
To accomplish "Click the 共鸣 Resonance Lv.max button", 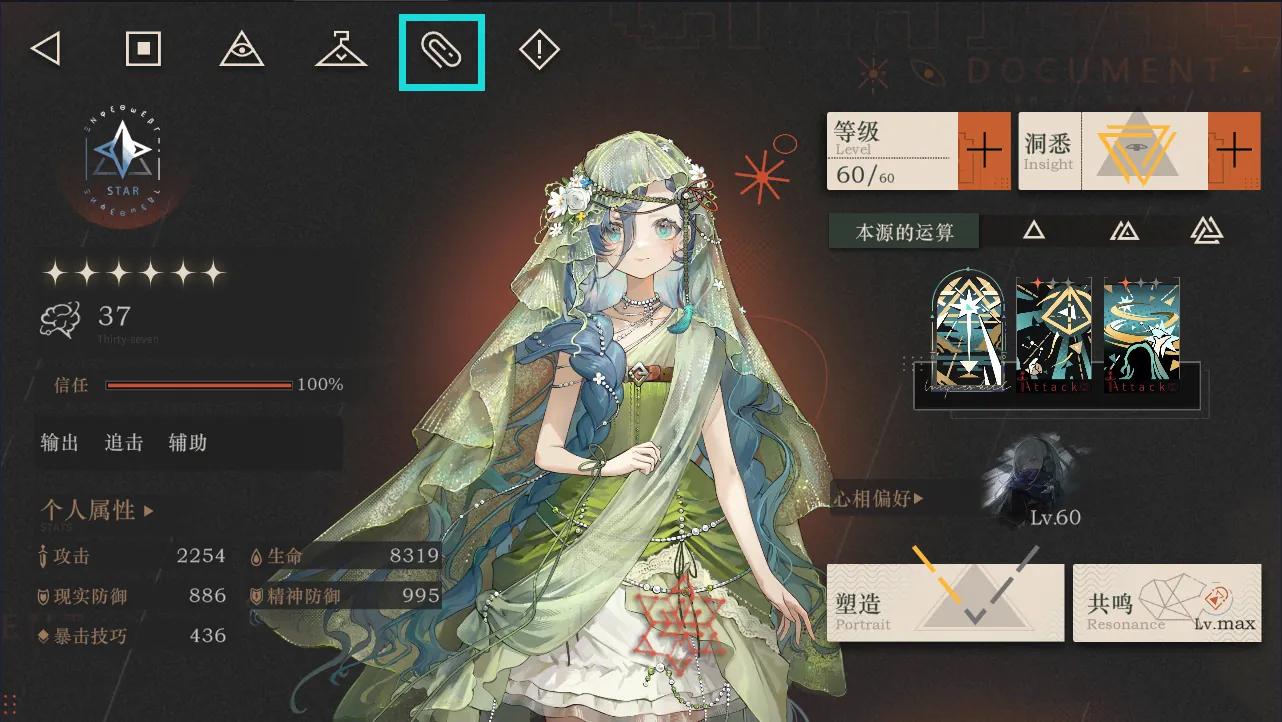I will [x=1167, y=601].
